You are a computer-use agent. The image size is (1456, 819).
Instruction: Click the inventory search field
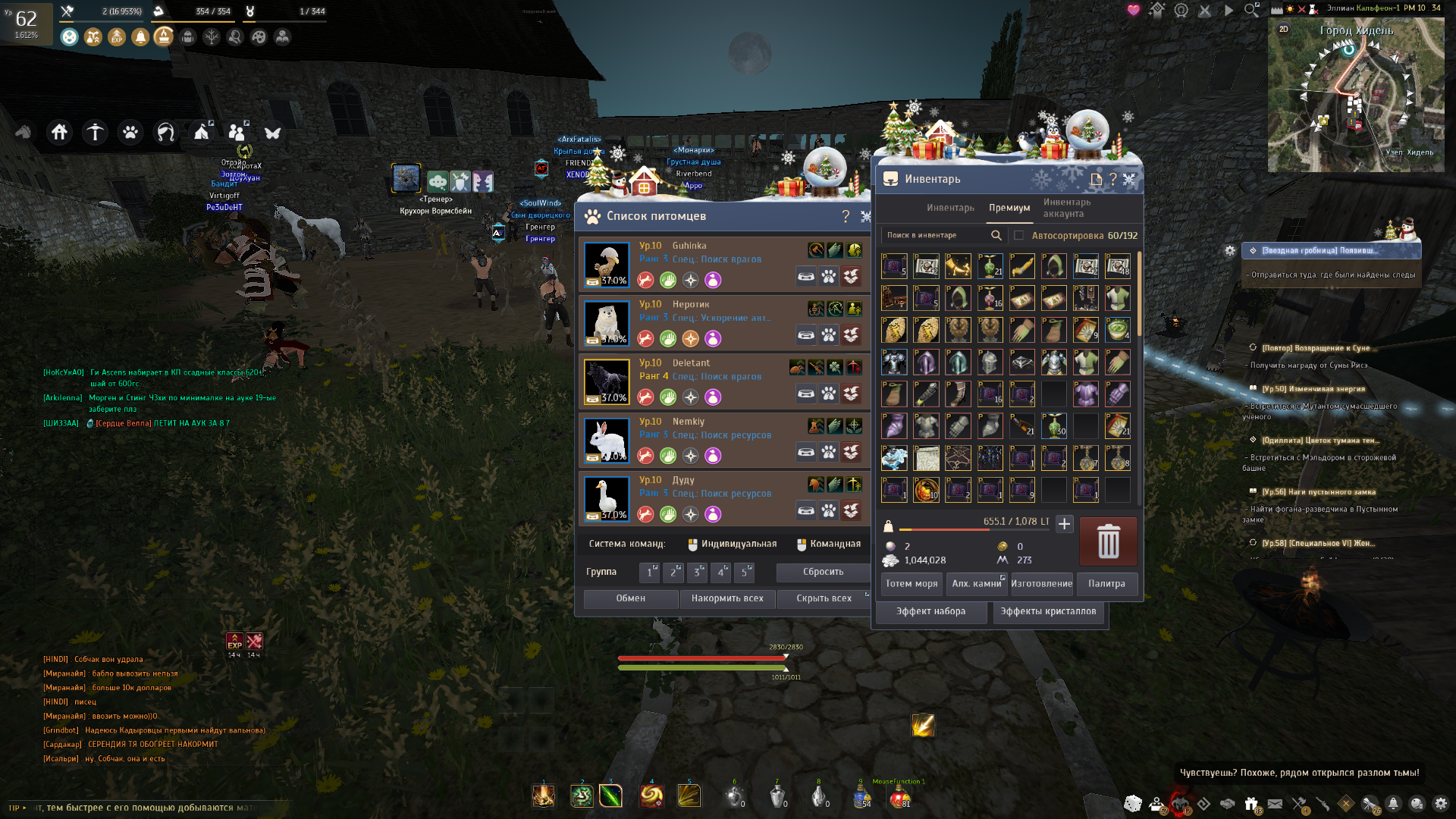pyautogui.click(x=937, y=235)
